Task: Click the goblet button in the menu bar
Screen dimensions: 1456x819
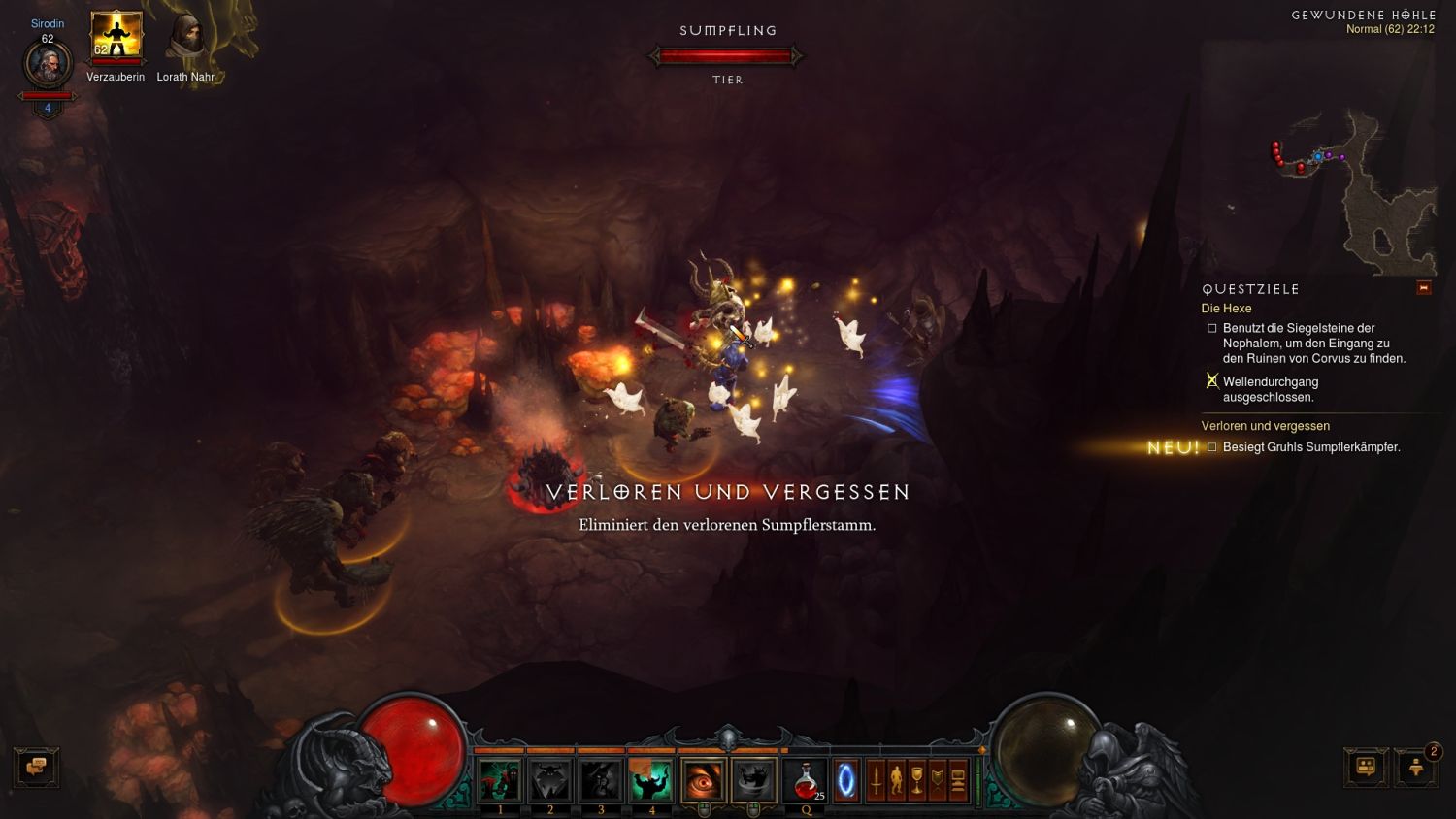Action: pos(916,780)
